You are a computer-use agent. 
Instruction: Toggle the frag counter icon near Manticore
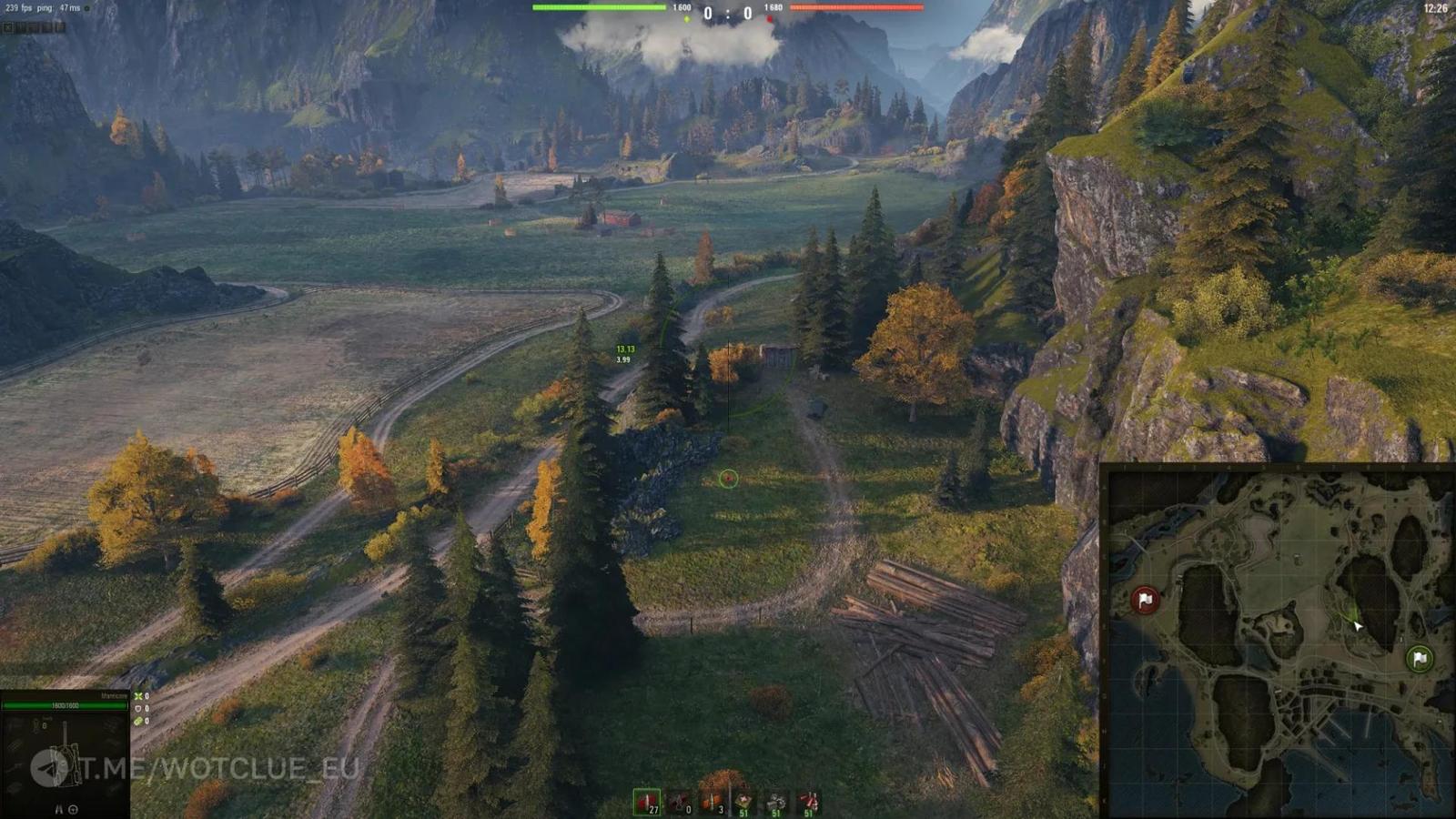[138, 696]
